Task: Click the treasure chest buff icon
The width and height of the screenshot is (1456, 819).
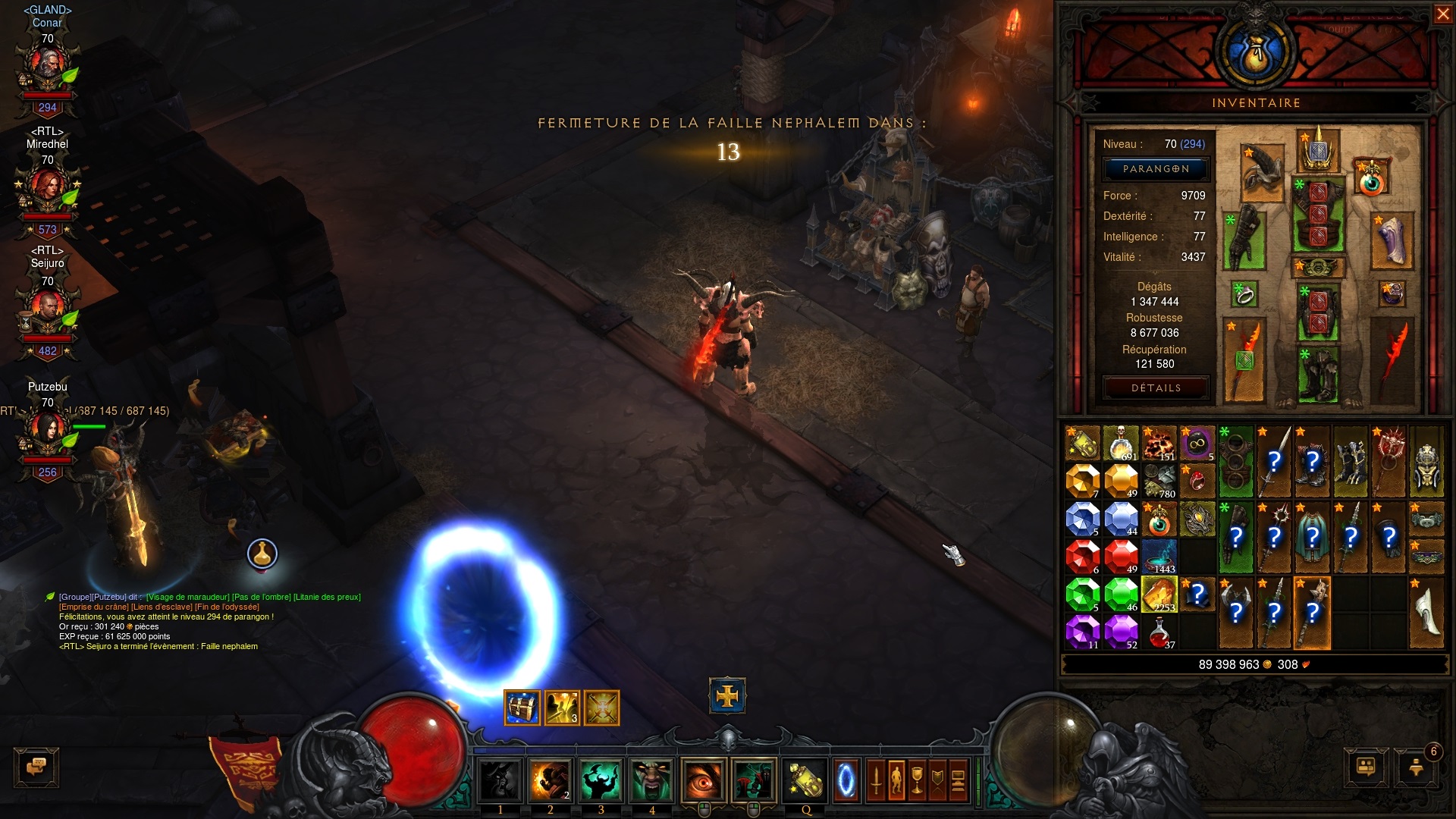Action: (x=522, y=708)
